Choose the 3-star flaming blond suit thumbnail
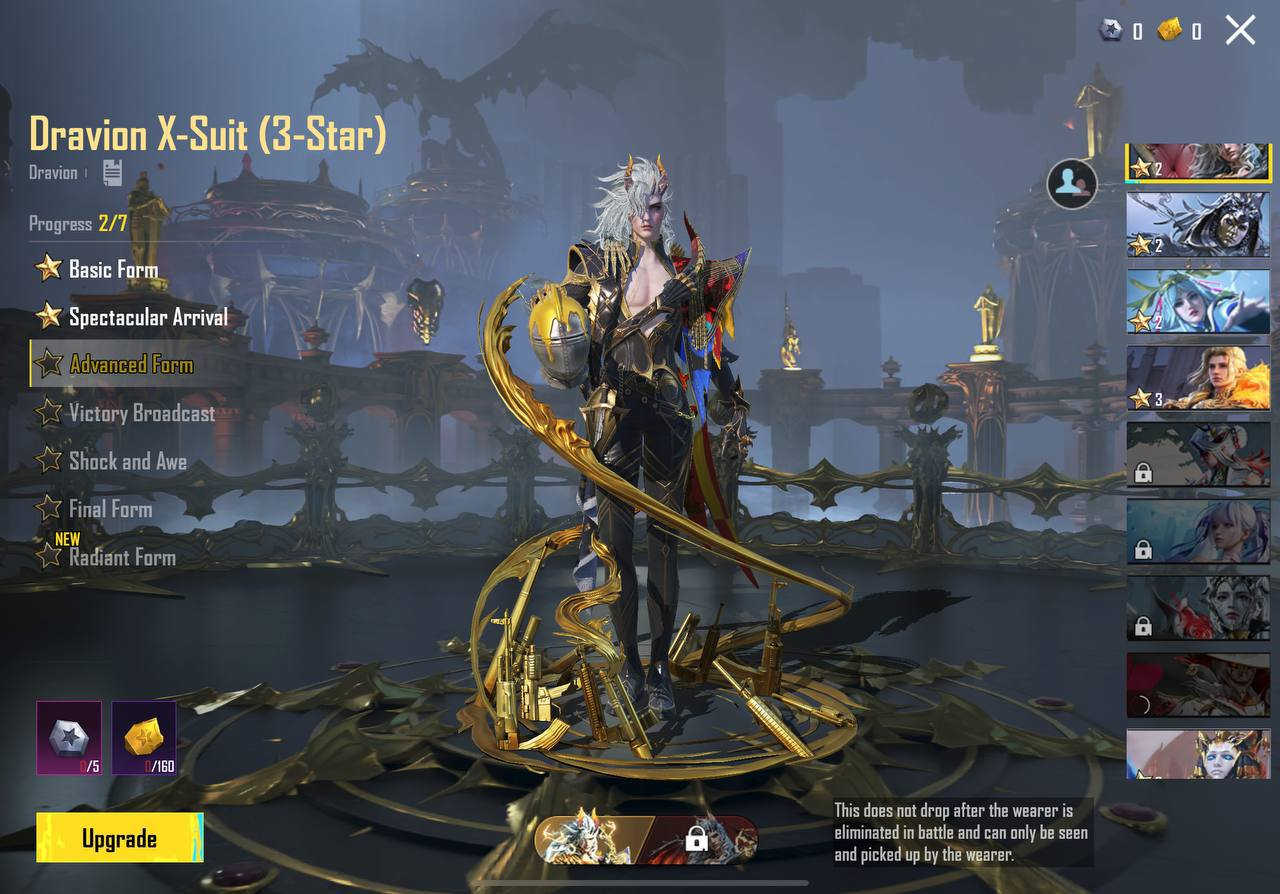1280x894 pixels. point(1198,378)
